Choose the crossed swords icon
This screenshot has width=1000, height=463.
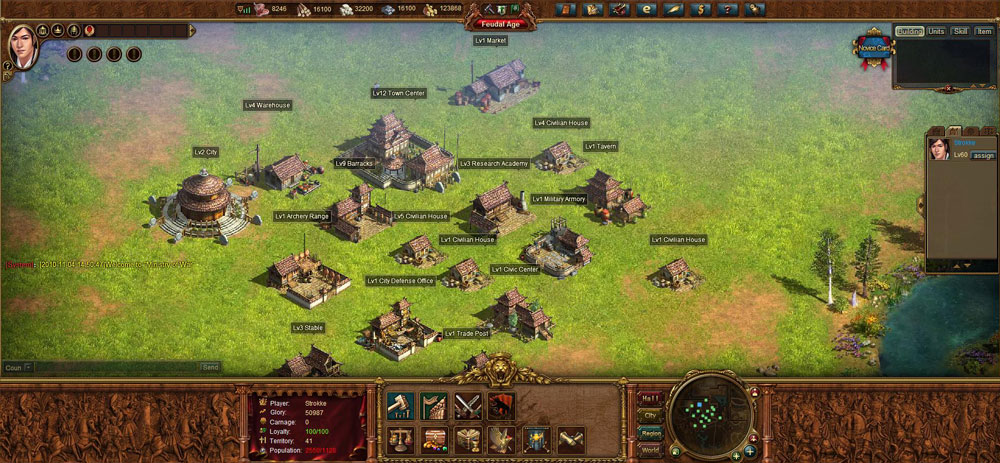[468, 405]
